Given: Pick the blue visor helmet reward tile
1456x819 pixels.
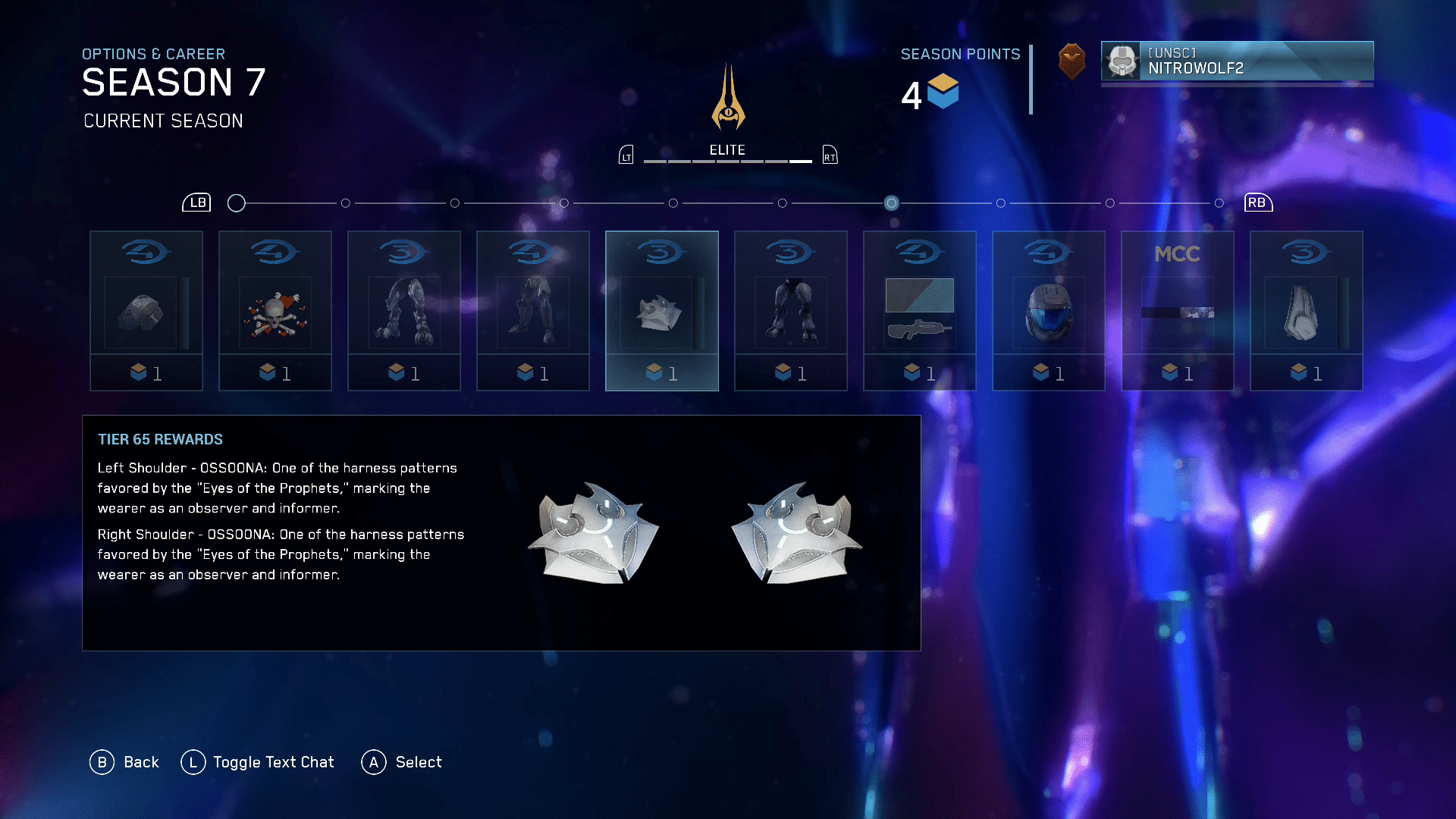Looking at the screenshot, I should pos(1049,311).
